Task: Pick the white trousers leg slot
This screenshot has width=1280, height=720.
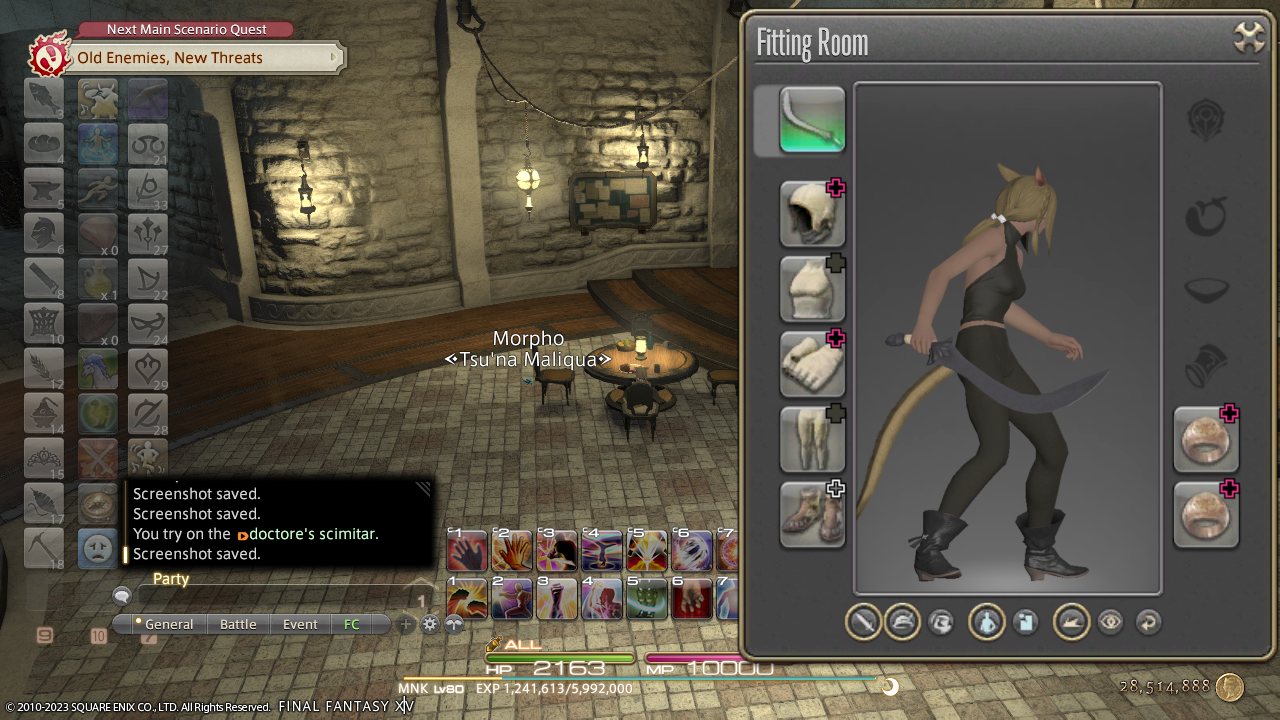Action: click(812, 439)
